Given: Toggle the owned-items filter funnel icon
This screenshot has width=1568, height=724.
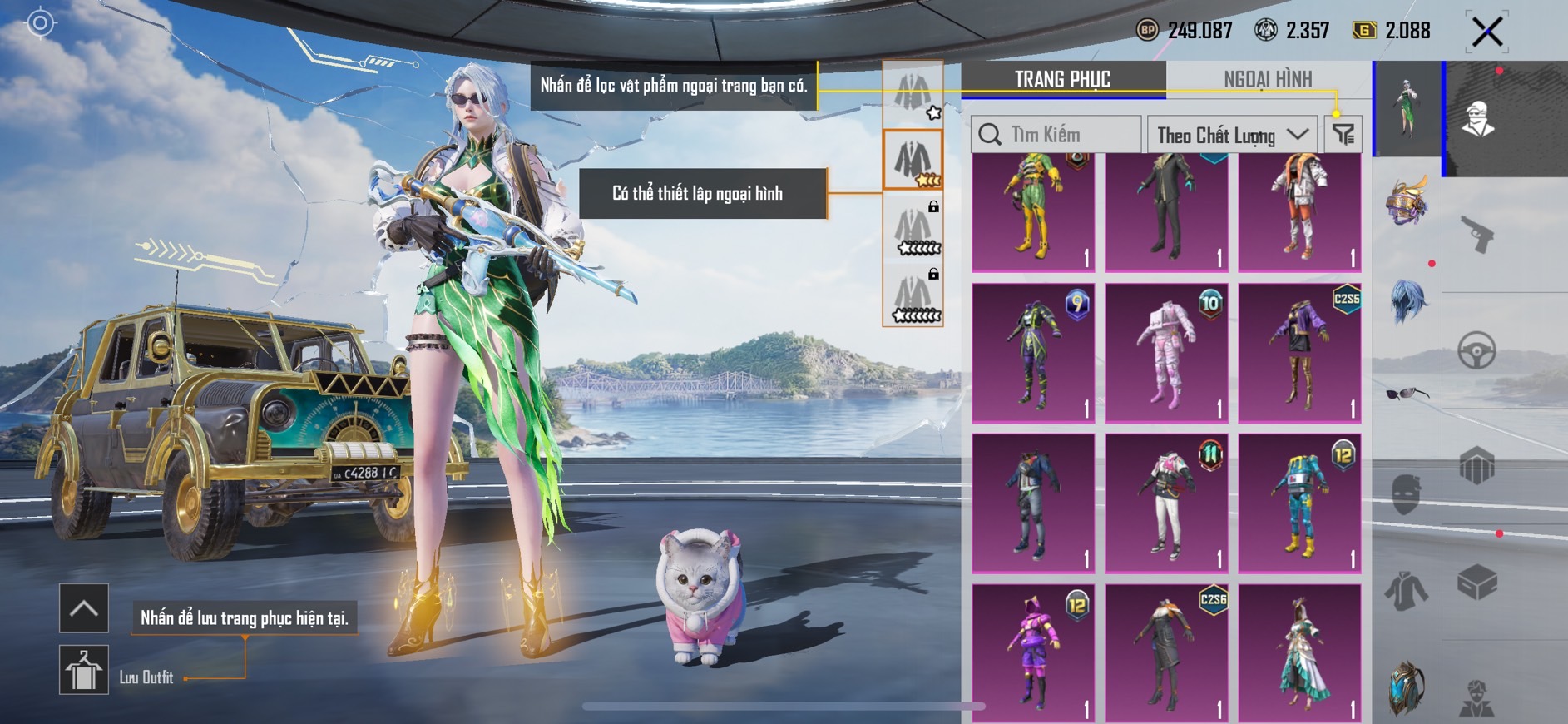Looking at the screenshot, I should click(1343, 134).
